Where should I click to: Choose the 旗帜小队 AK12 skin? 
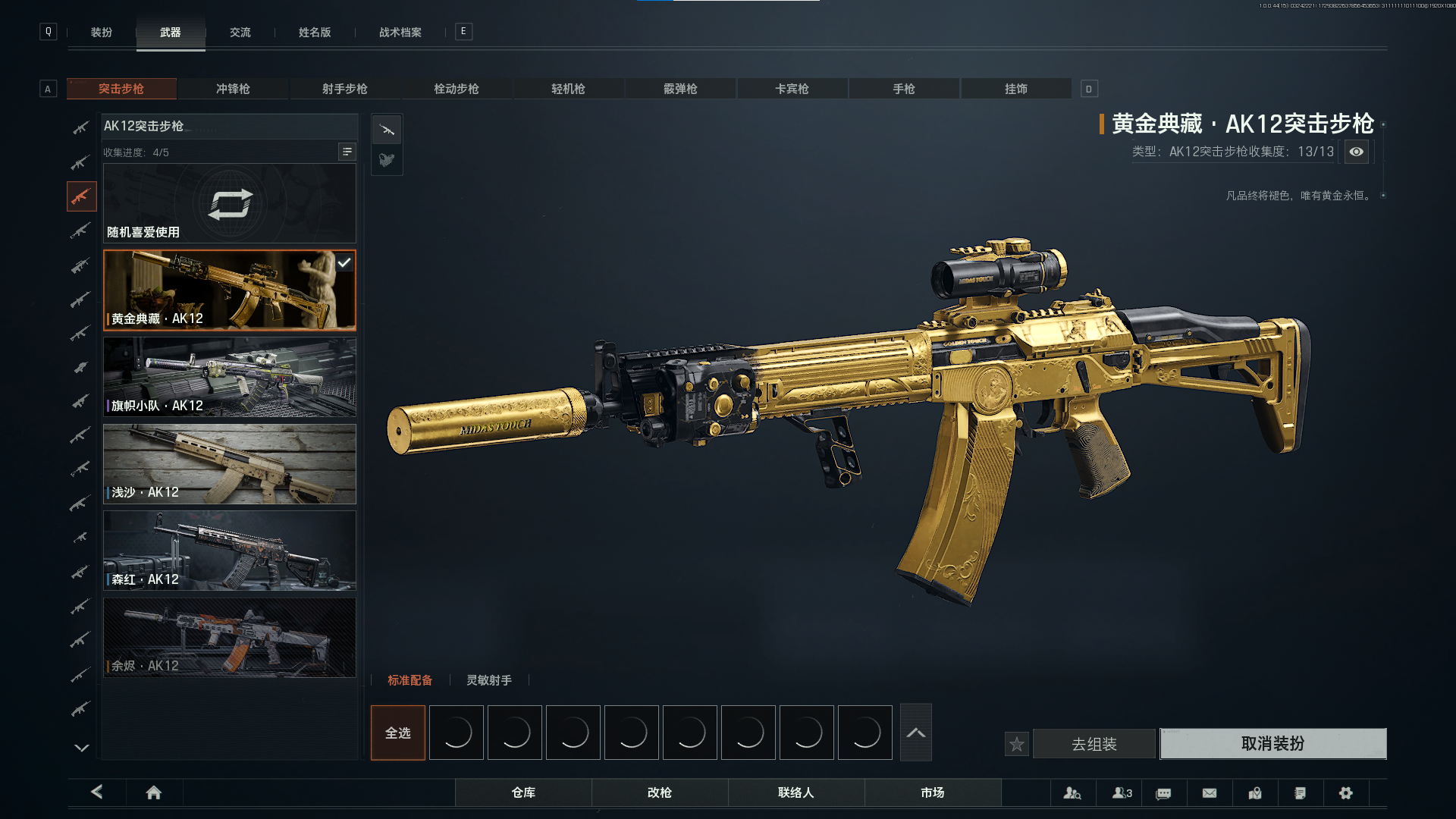(229, 377)
